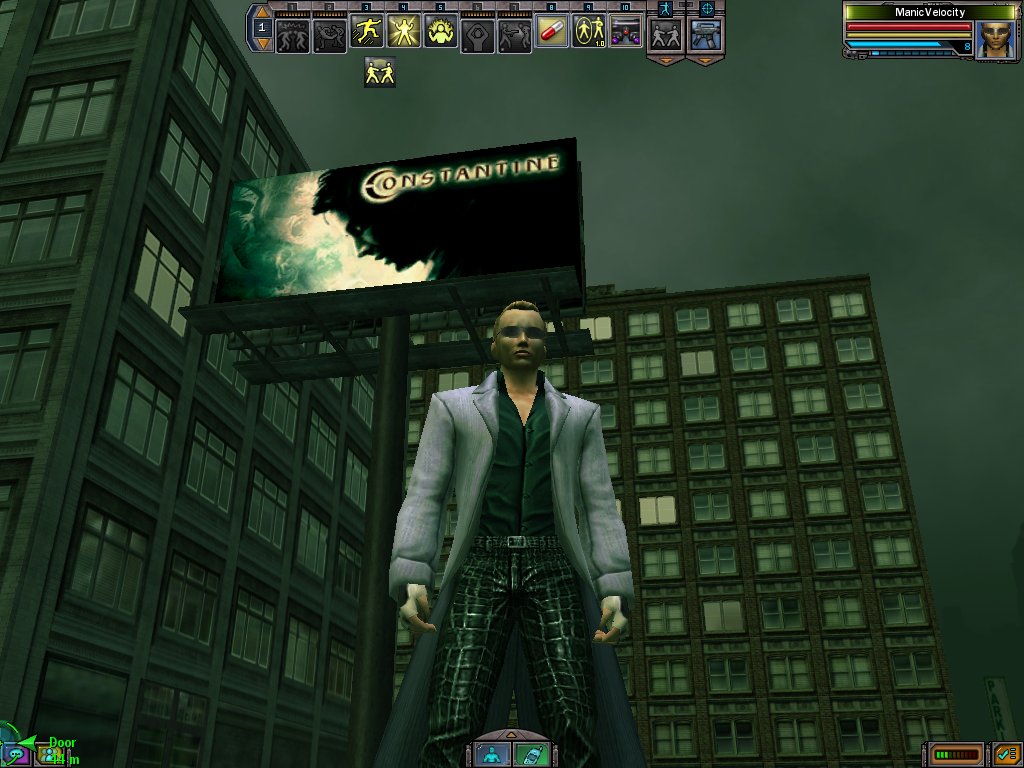Activate the circled figure ability in slot 9
The width and height of the screenshot is (1024, 768).
(589, 35)
